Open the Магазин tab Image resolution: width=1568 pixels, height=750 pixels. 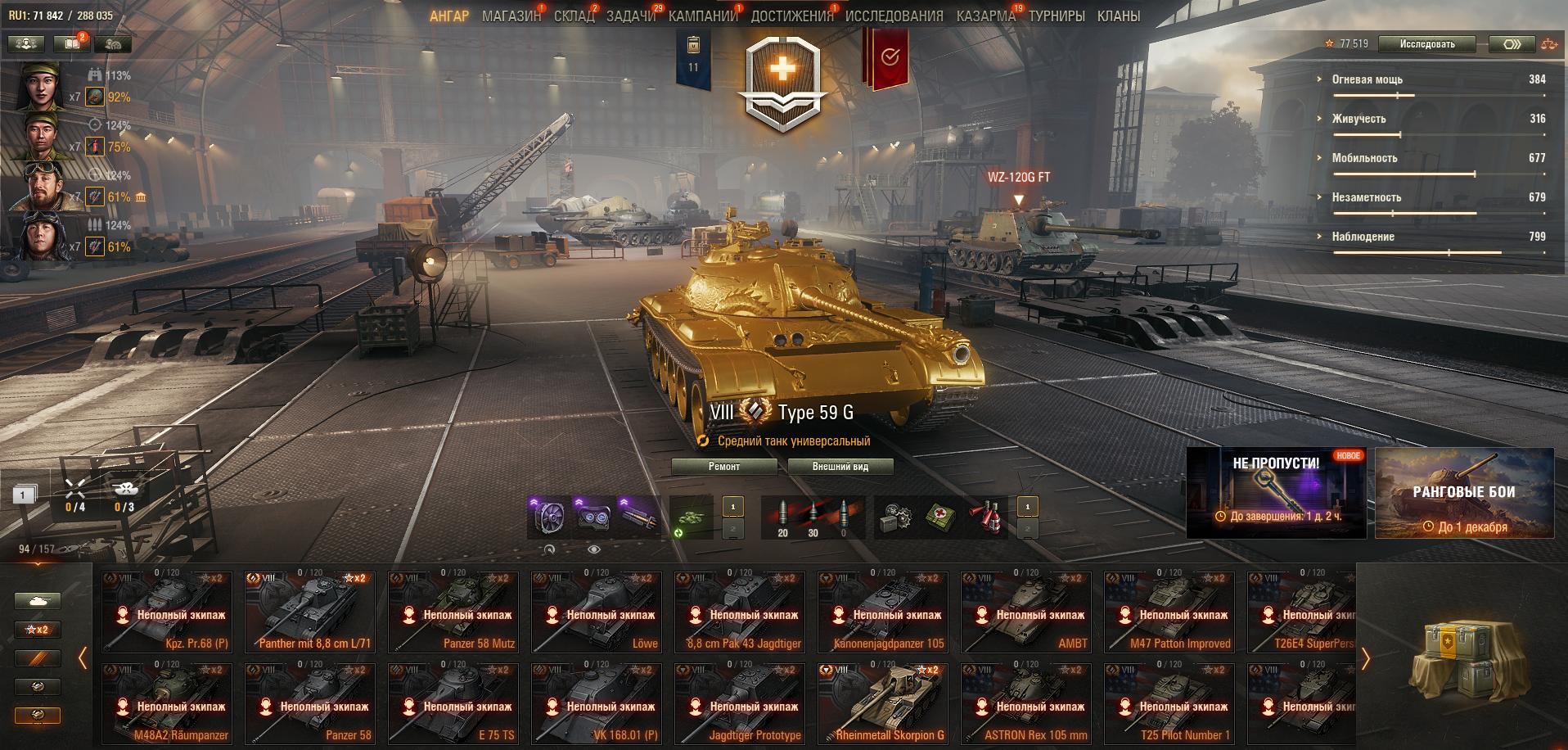pyautogui.click(x=511, y=16)
